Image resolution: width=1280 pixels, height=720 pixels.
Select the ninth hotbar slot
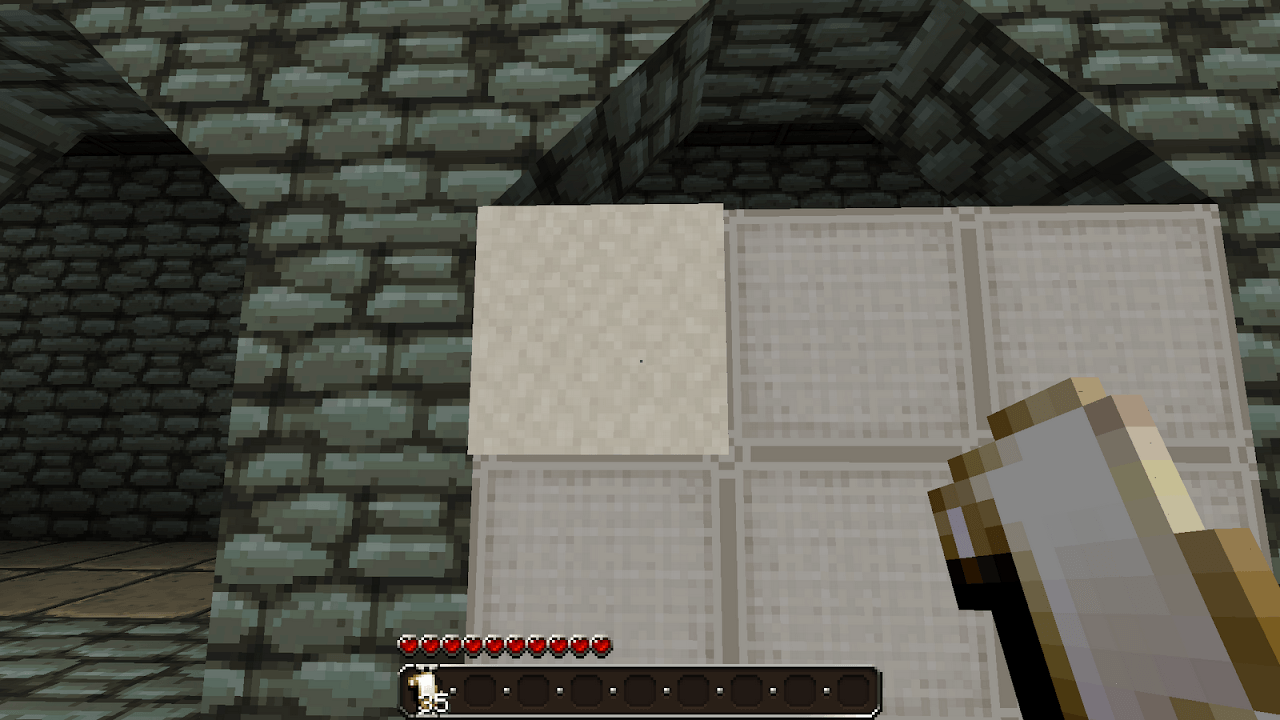click(x=853, y=690)
